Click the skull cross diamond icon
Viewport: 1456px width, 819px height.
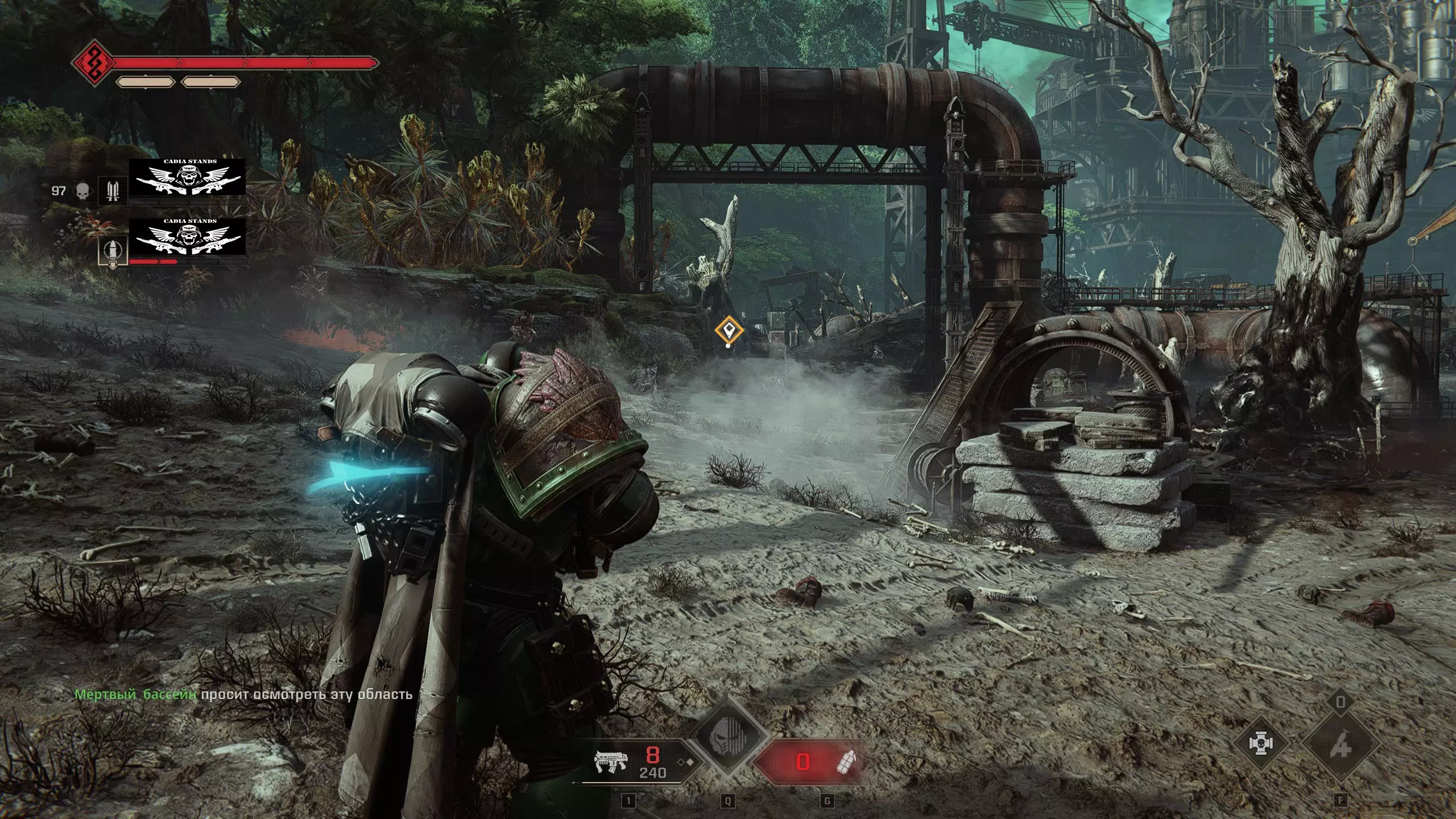point(1261,744)
